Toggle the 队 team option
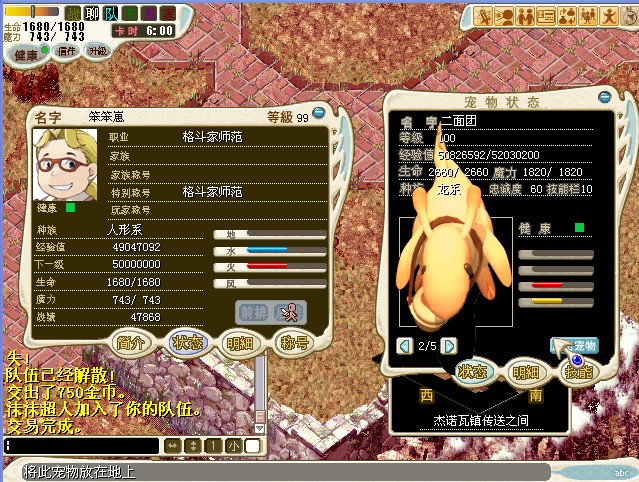 pos(110,14)
